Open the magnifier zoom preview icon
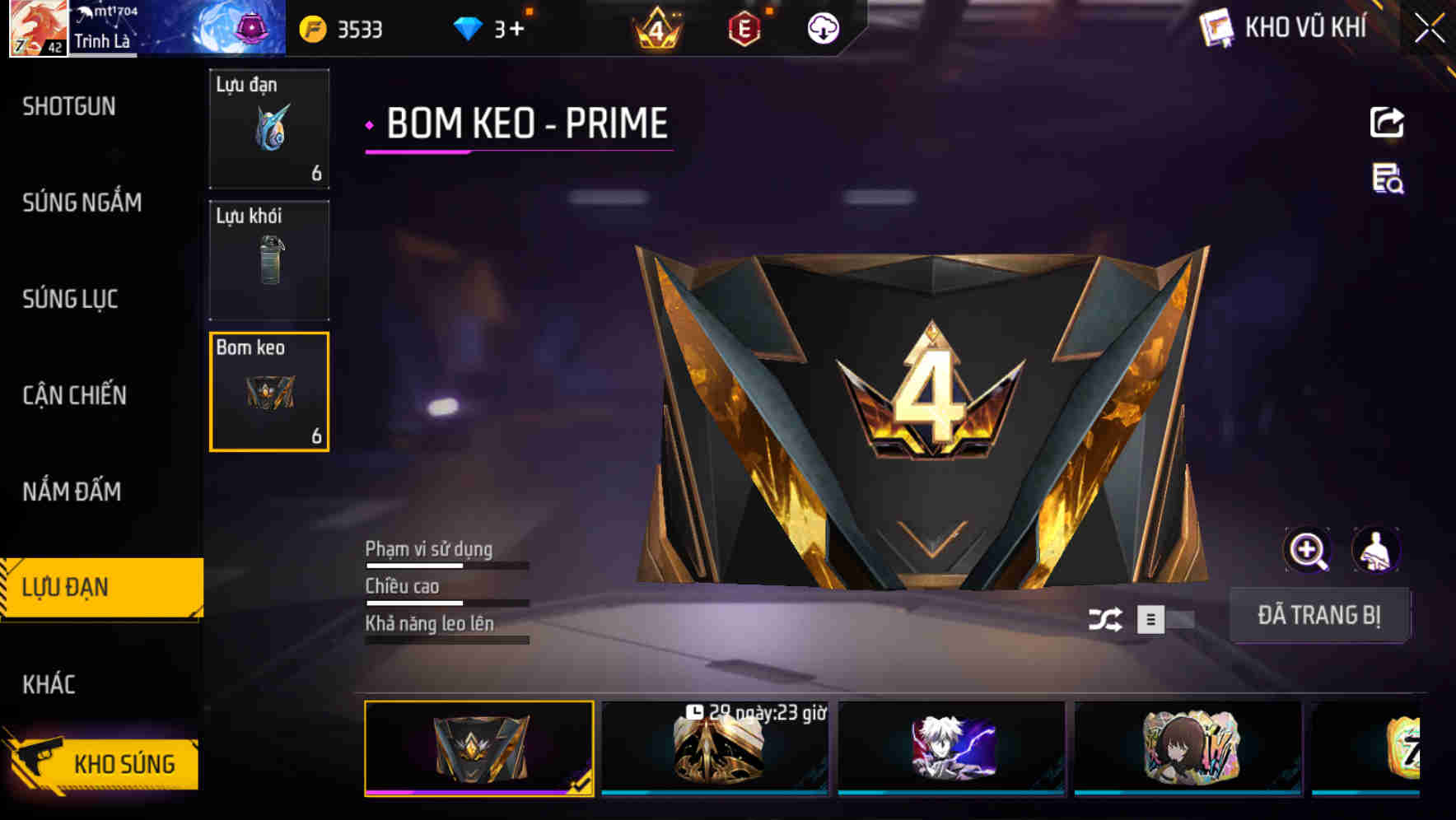Screen dimensions: 1456x820 pos(1308,550)
